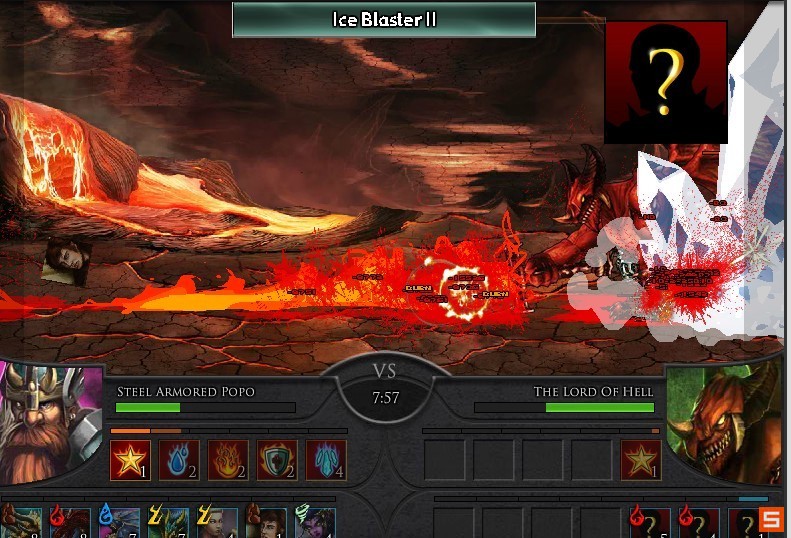Click the orange HTML5 logo badge
The height and width of the screenshot is (538, 791).
[770, 519]
